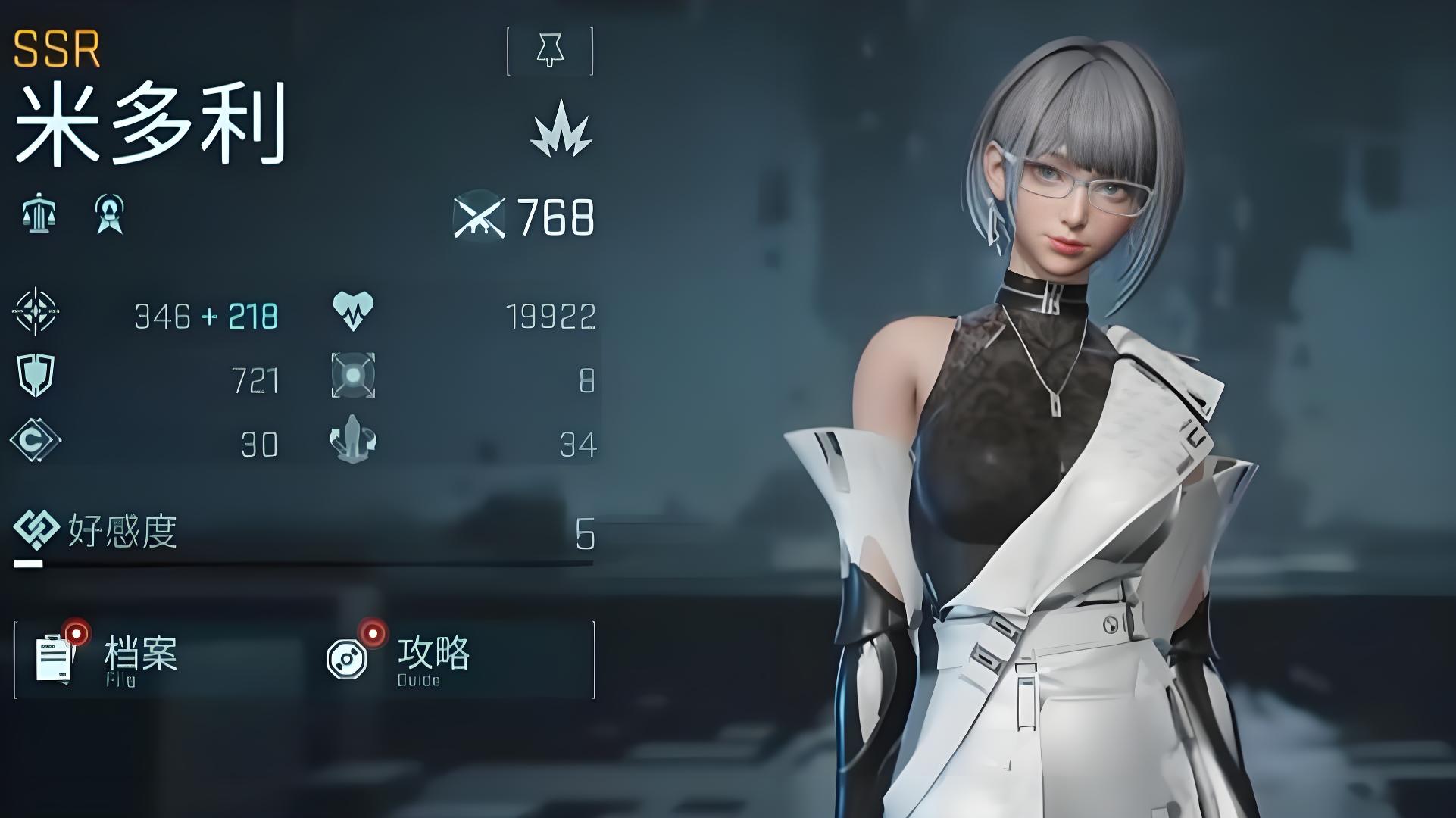This screenshot has width=1456, height=818.
Task: Click the pin icon in brackets
Action: pyautogui.click(x=550, y=51)
